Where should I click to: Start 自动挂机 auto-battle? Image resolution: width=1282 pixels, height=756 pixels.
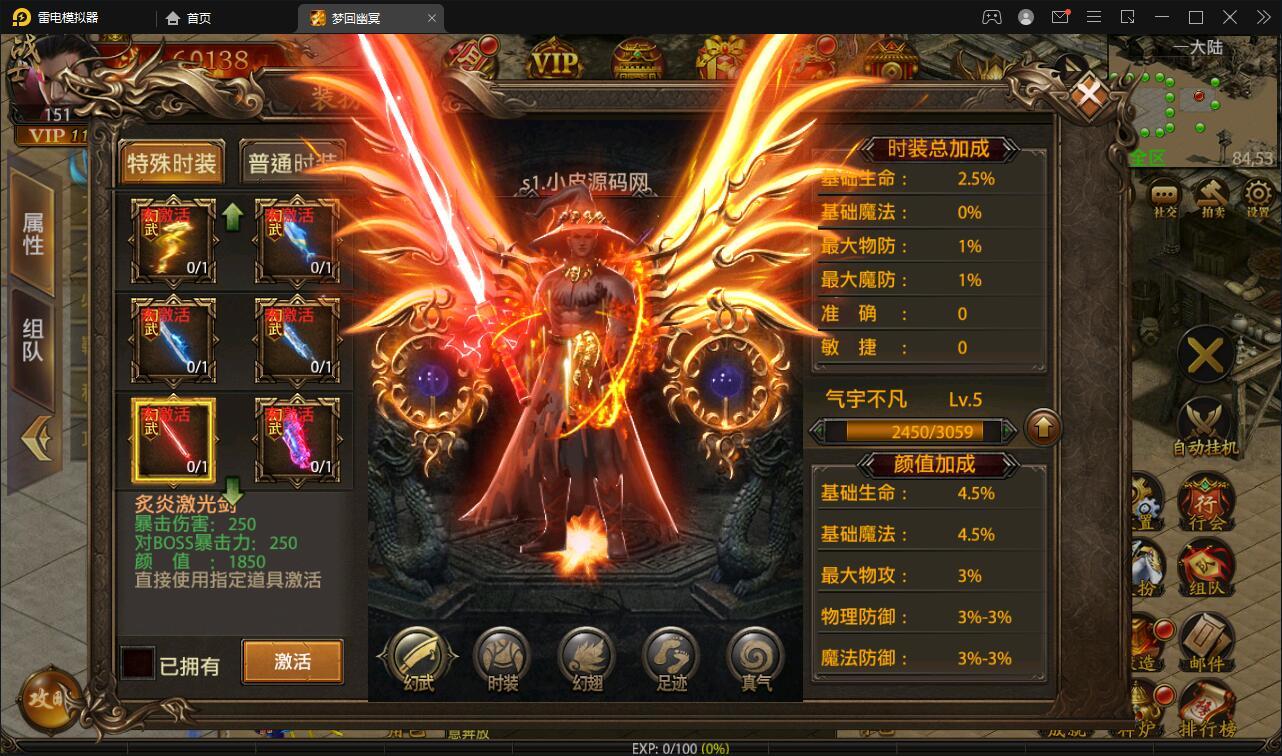(1205, 418)
